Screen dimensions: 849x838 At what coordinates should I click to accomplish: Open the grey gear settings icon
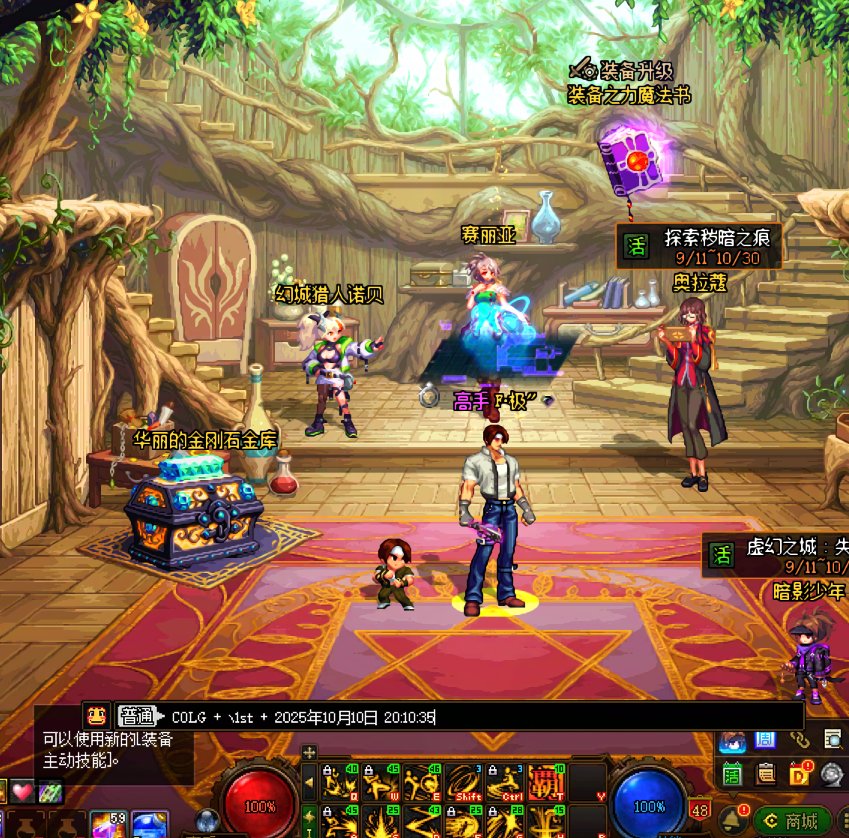point(832,773)
